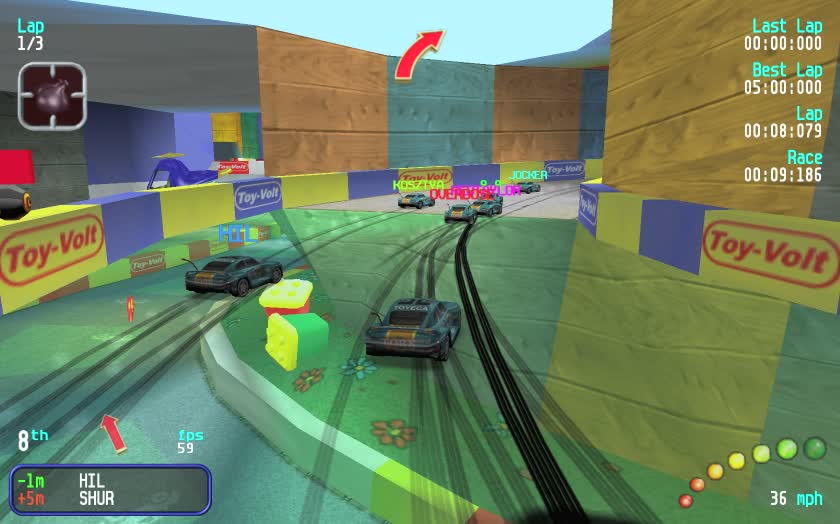Select the SHUR row in the gap panel

coord(110,498)
